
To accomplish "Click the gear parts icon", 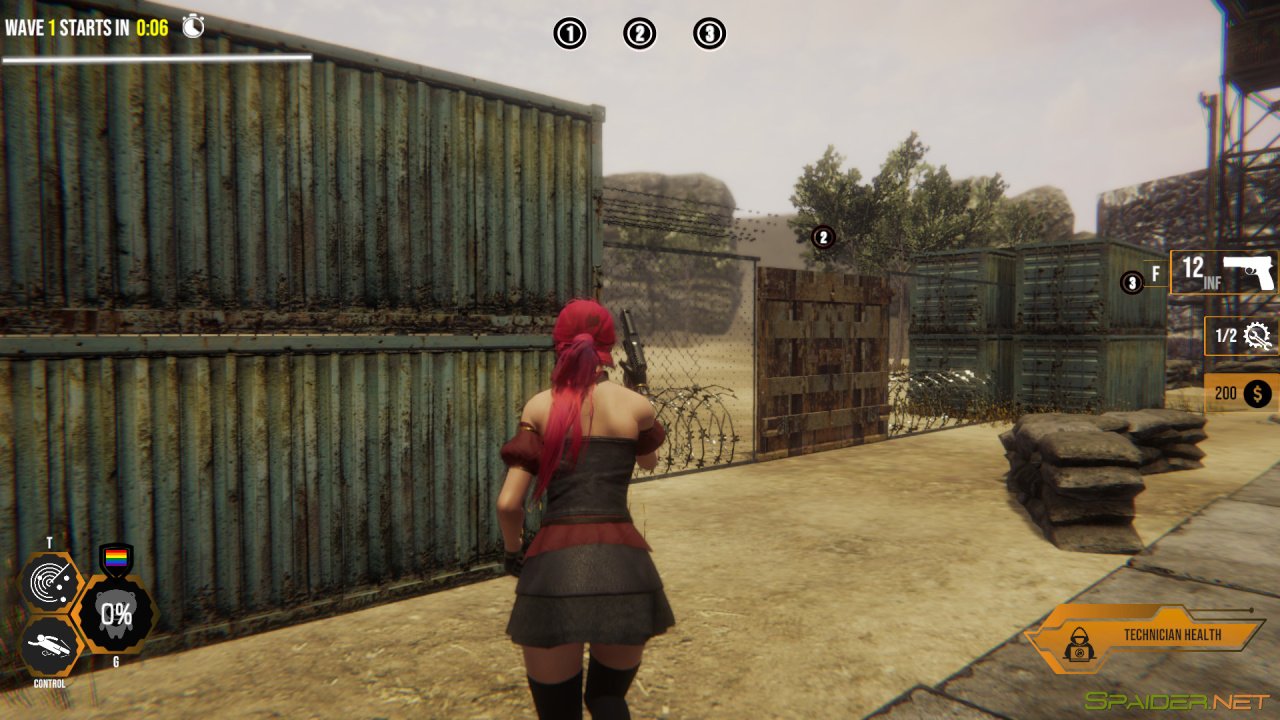I will coord(1258,337).
